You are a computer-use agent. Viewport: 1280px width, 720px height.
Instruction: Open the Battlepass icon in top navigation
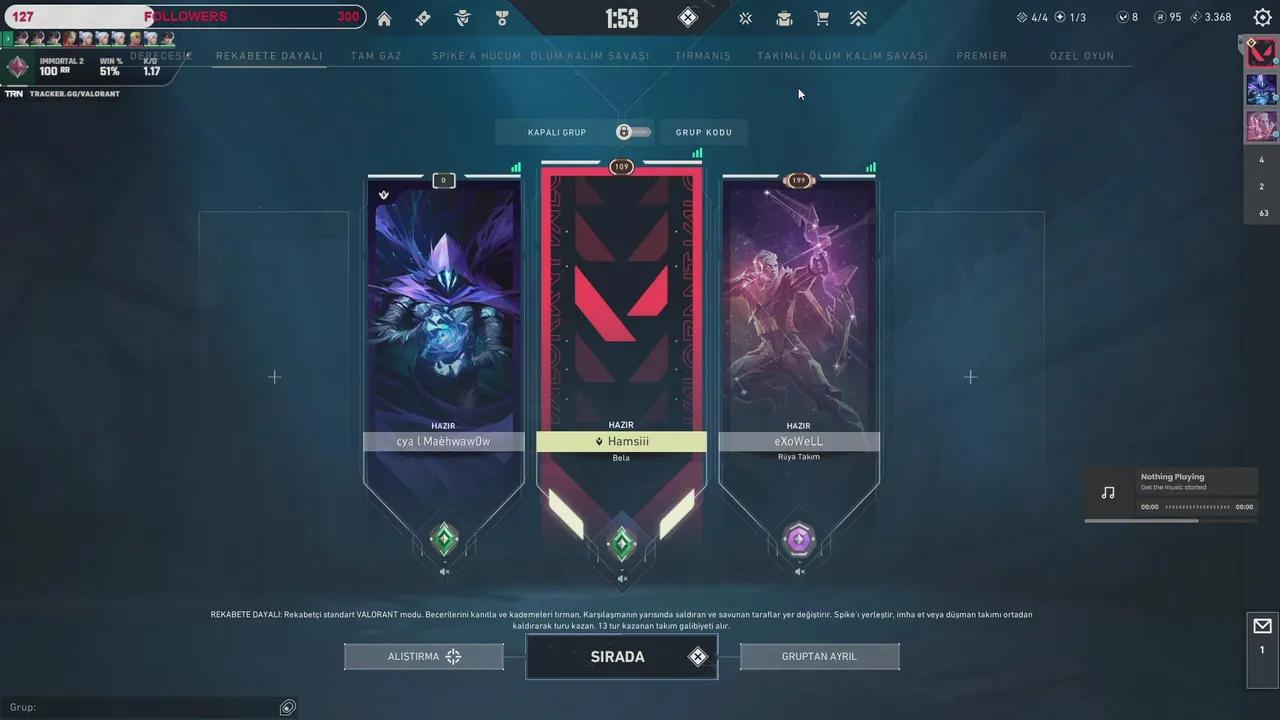(x=422, y=18)
